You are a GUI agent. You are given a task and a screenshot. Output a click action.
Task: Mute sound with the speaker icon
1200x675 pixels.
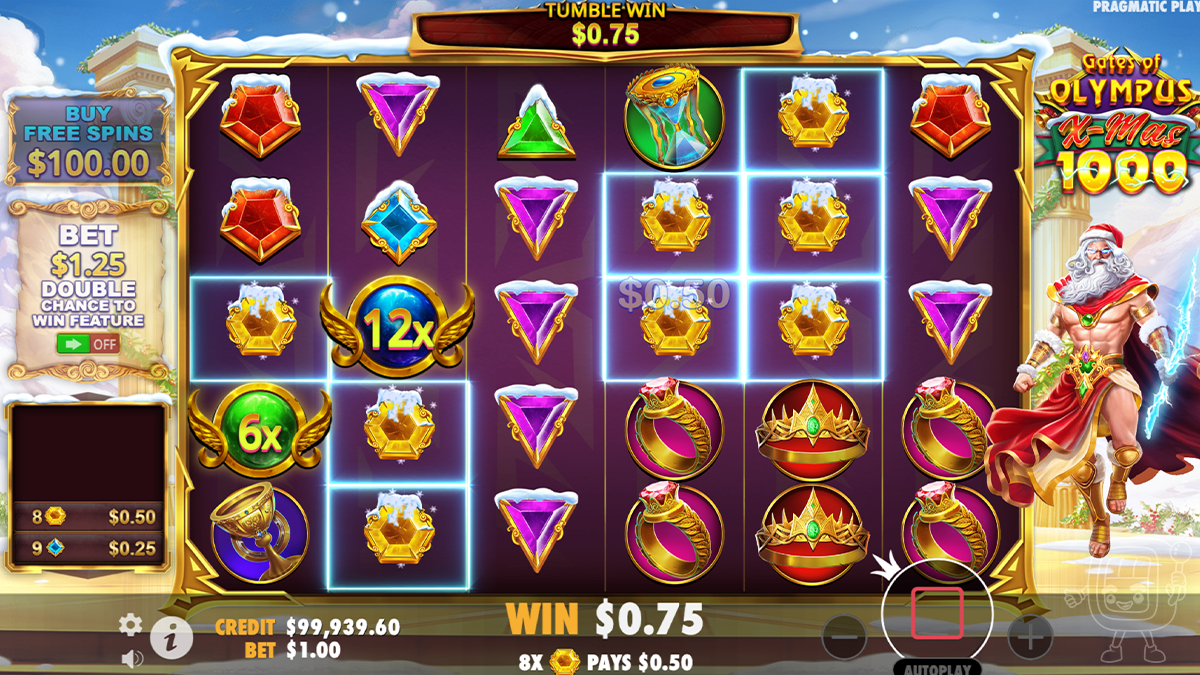[x=131, y=658]
